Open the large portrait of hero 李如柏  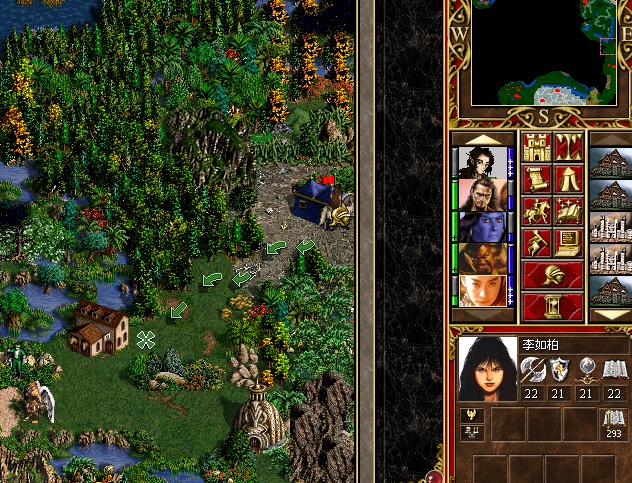point(488,368)
